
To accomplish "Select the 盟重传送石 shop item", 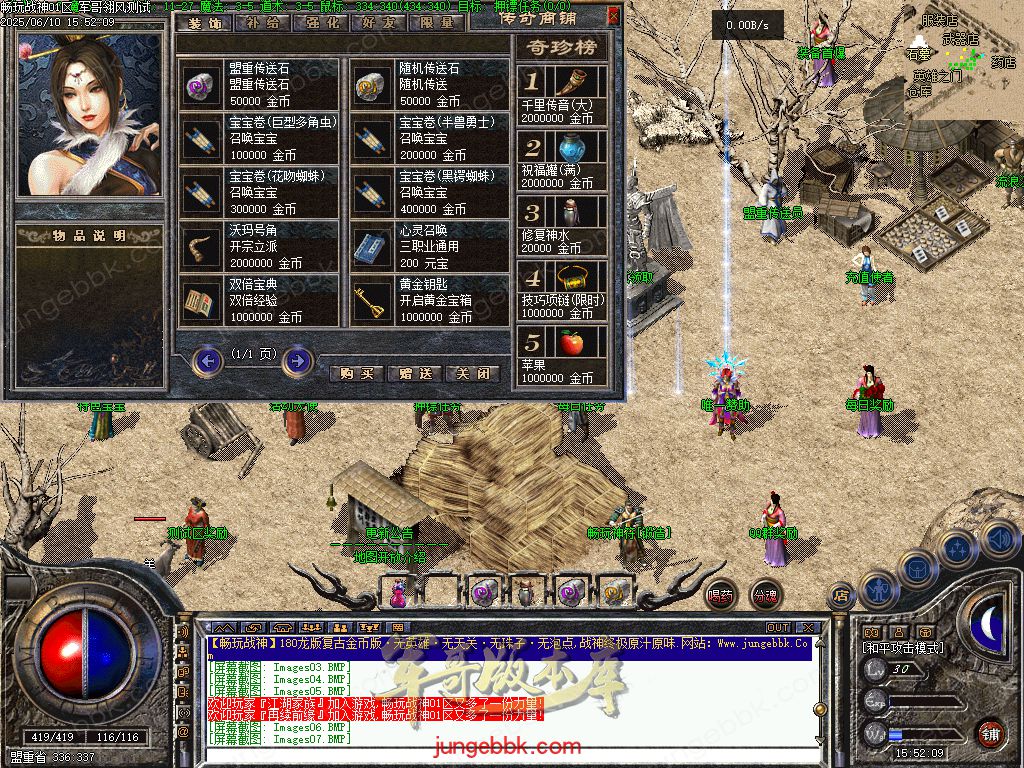I will [x=260, y=84].
